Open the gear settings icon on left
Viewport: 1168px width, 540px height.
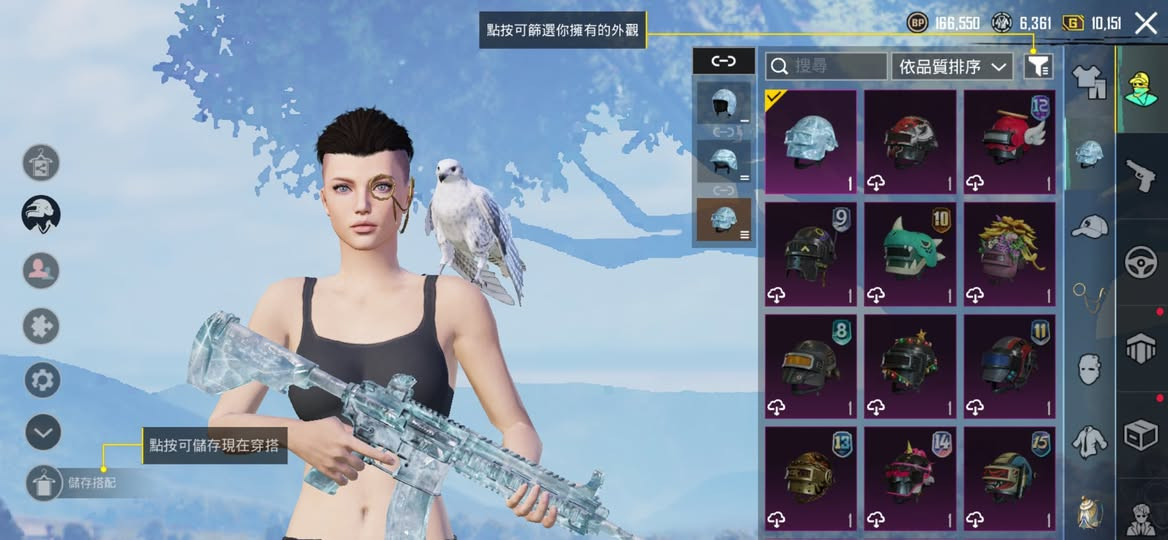[42, 380]
